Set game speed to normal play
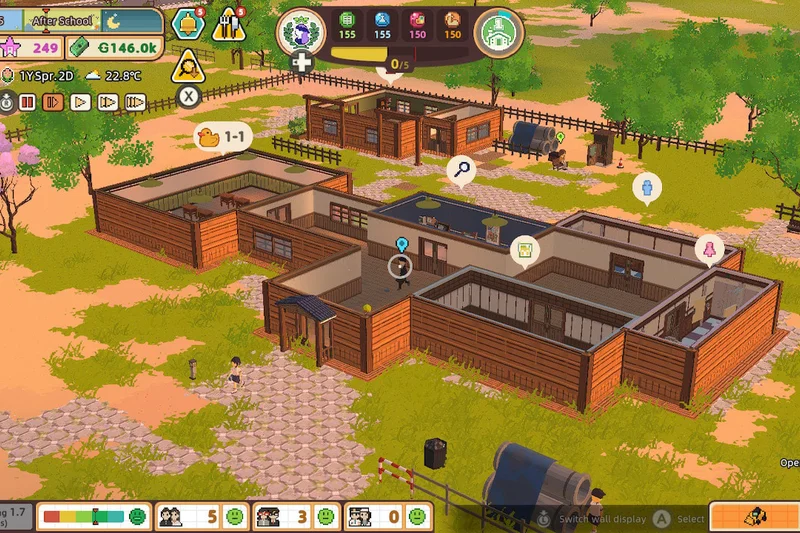This screenshot has height=533, width=800. coord(81,101)
